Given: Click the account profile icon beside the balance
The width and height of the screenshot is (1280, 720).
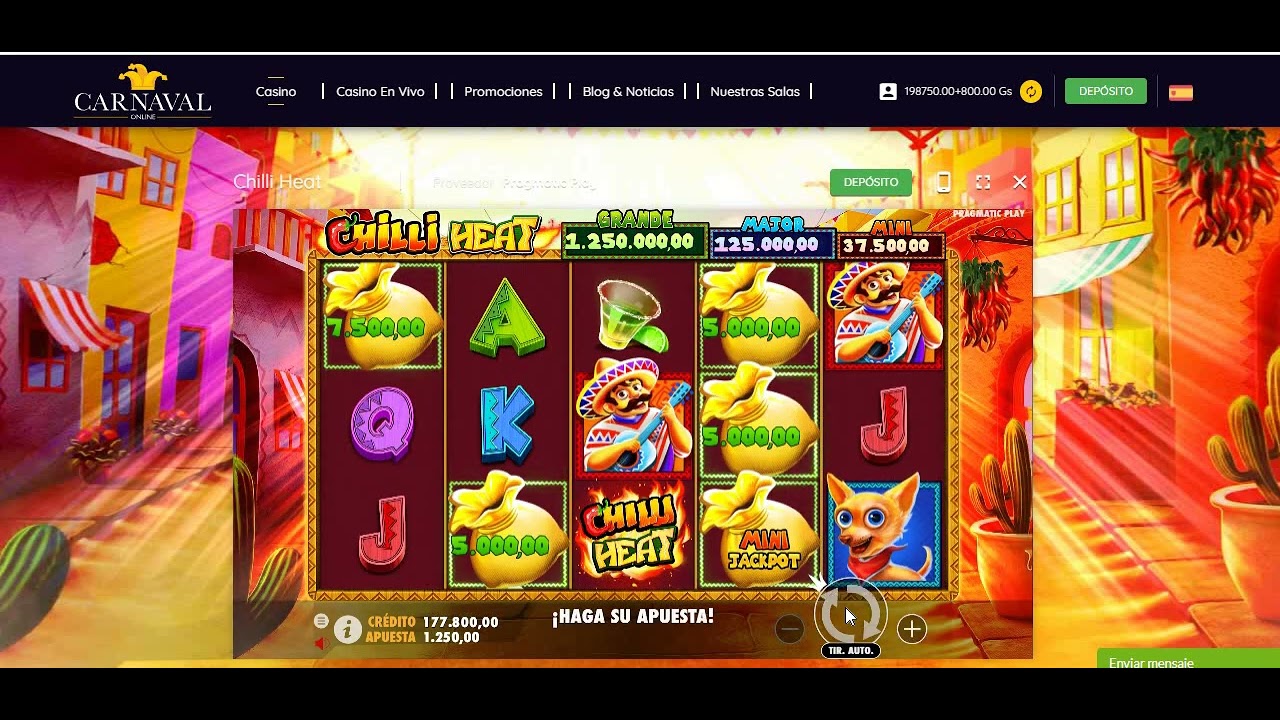Looking at the screenshot, I should click(889, 91).
